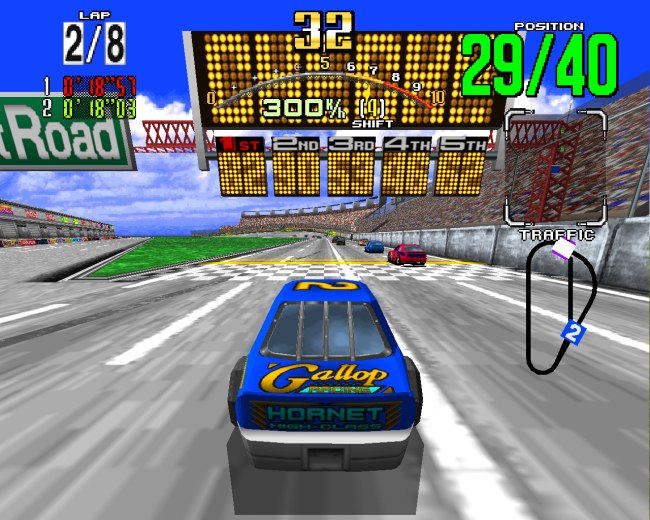The height and width of the screenshot is (520, 650).
Task: Select the blue number 2 car marker on the course map
Action: pyautogui.click(x=573, y=334)
